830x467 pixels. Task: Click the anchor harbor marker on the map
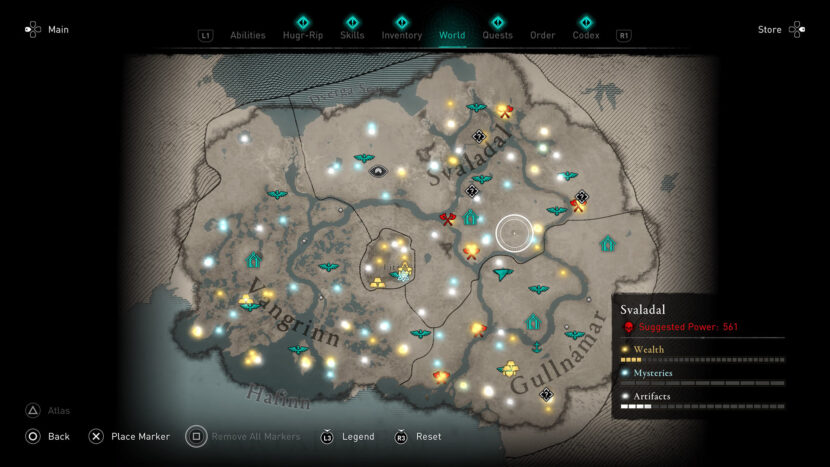(536, 346)
